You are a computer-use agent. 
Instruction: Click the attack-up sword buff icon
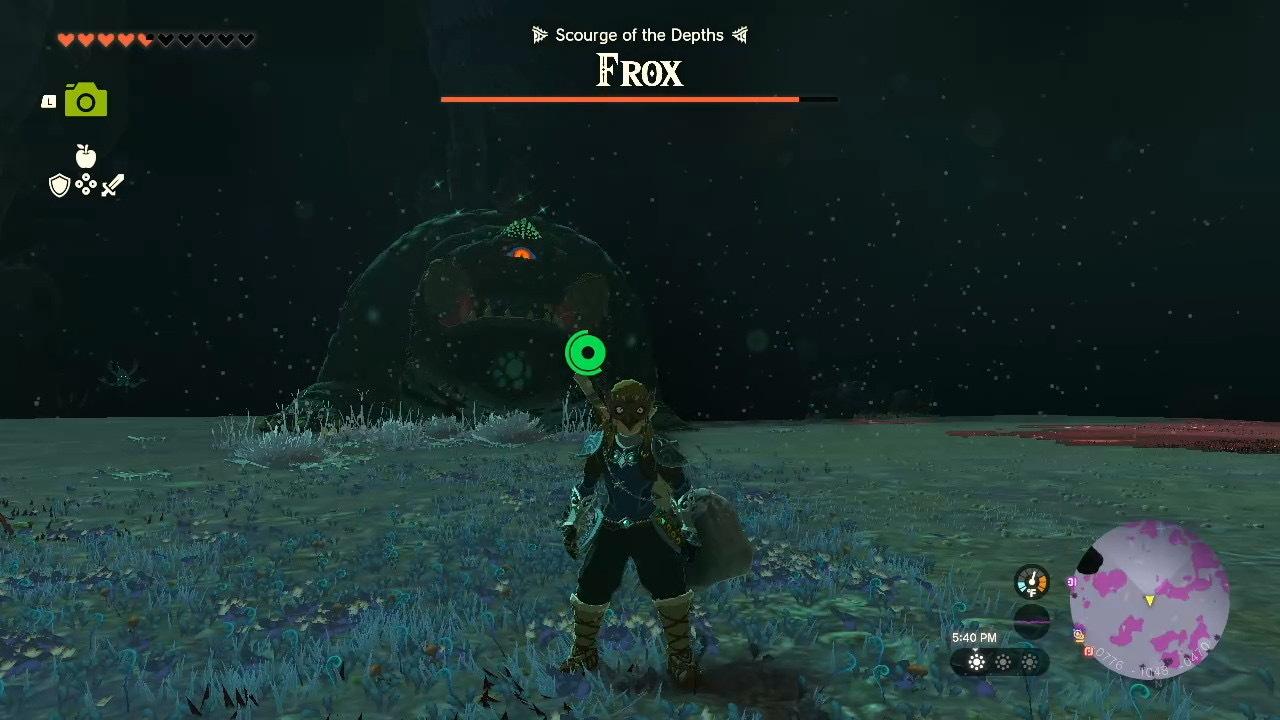(x=113, y=185)
